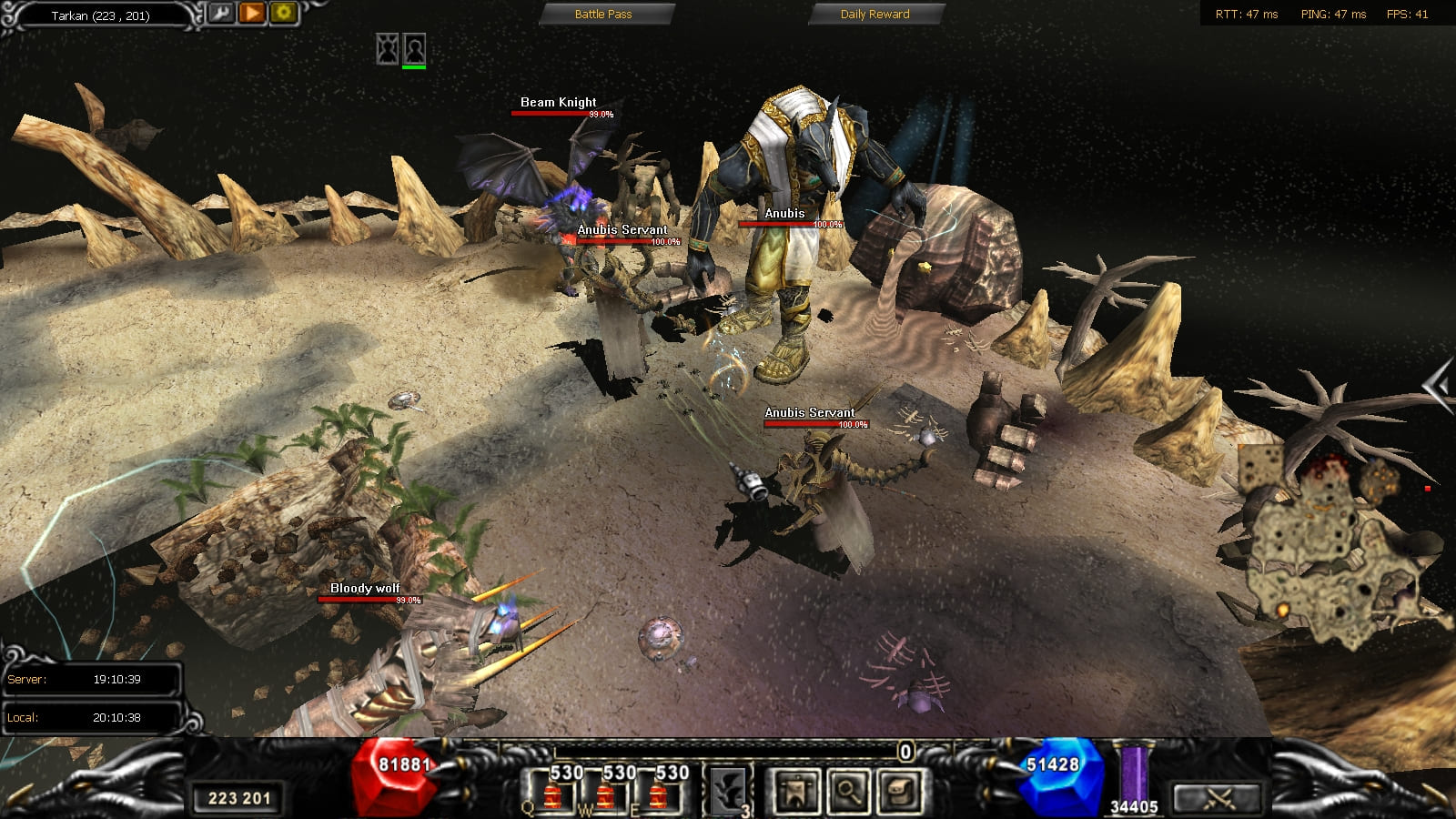This screenshot has height=819, width=1456.
Task: Open the Battle Pass panel
Action: (603, 14)
